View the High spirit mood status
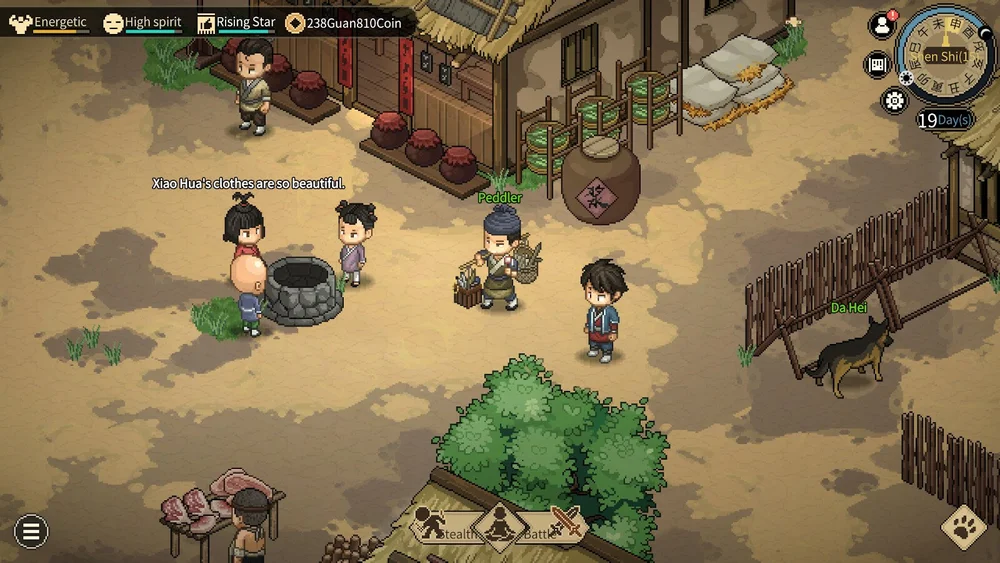The image size is (1000, 563). pyautogui.click(x=144, y=22)
